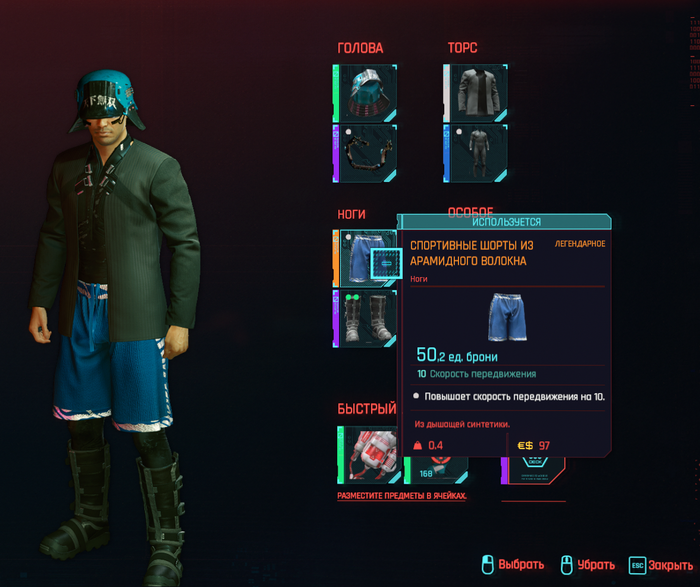Select the teal helmet head slot

coord(364,94)
